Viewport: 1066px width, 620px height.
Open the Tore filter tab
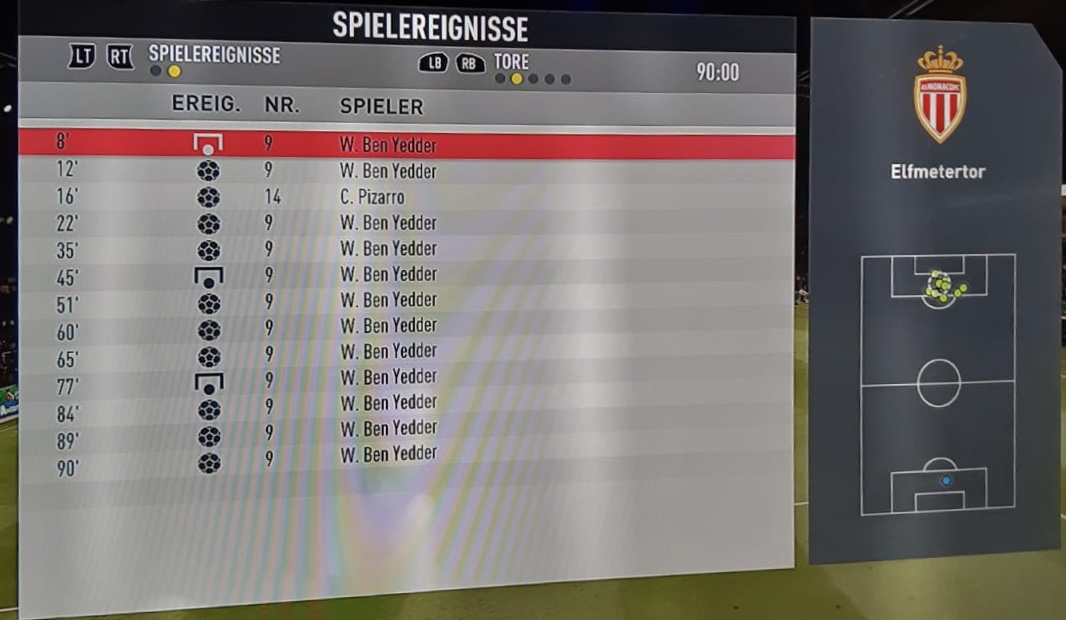pyautogui.click(x=511, y=62)
